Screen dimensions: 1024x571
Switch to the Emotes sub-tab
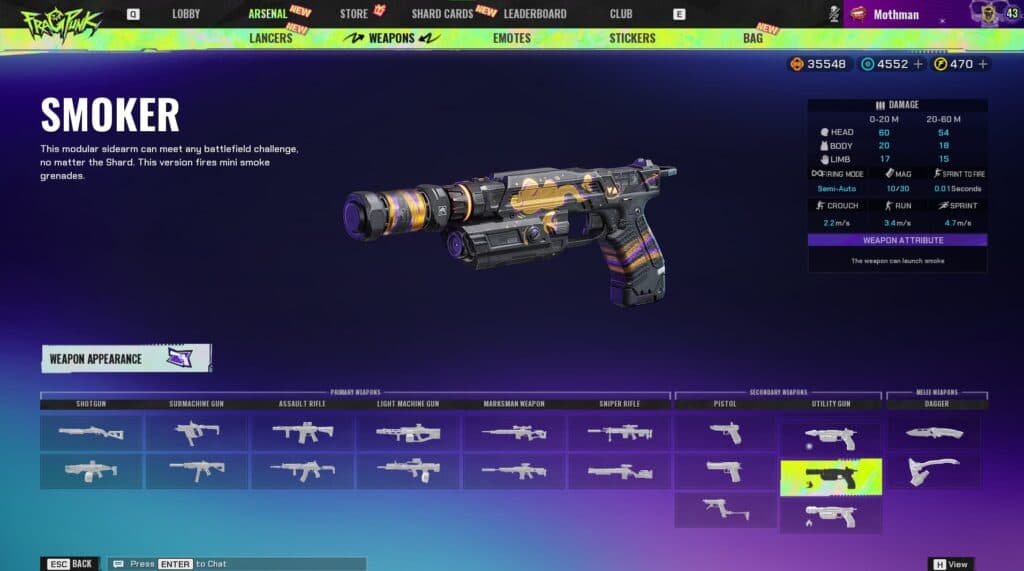[x=512, y=38]
